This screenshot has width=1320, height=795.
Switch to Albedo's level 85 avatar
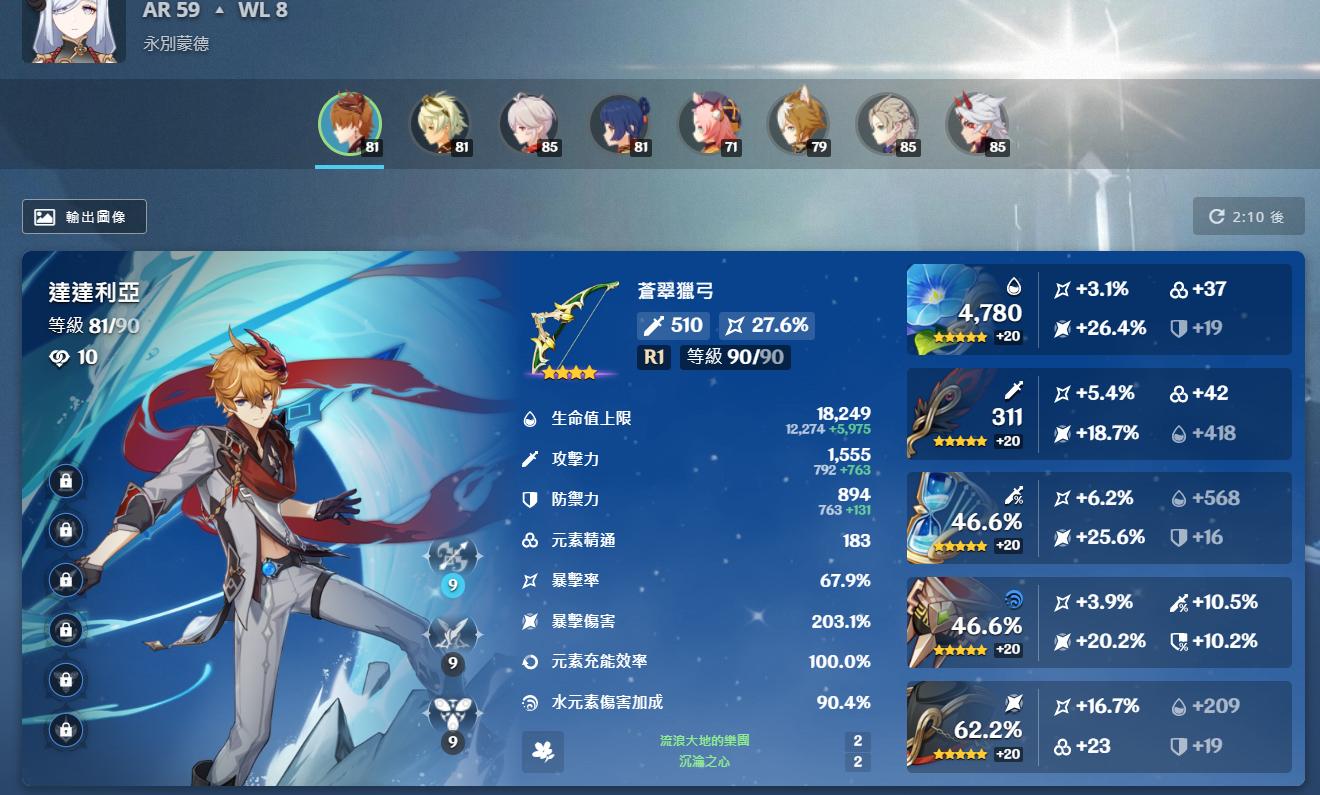(886, 125)
